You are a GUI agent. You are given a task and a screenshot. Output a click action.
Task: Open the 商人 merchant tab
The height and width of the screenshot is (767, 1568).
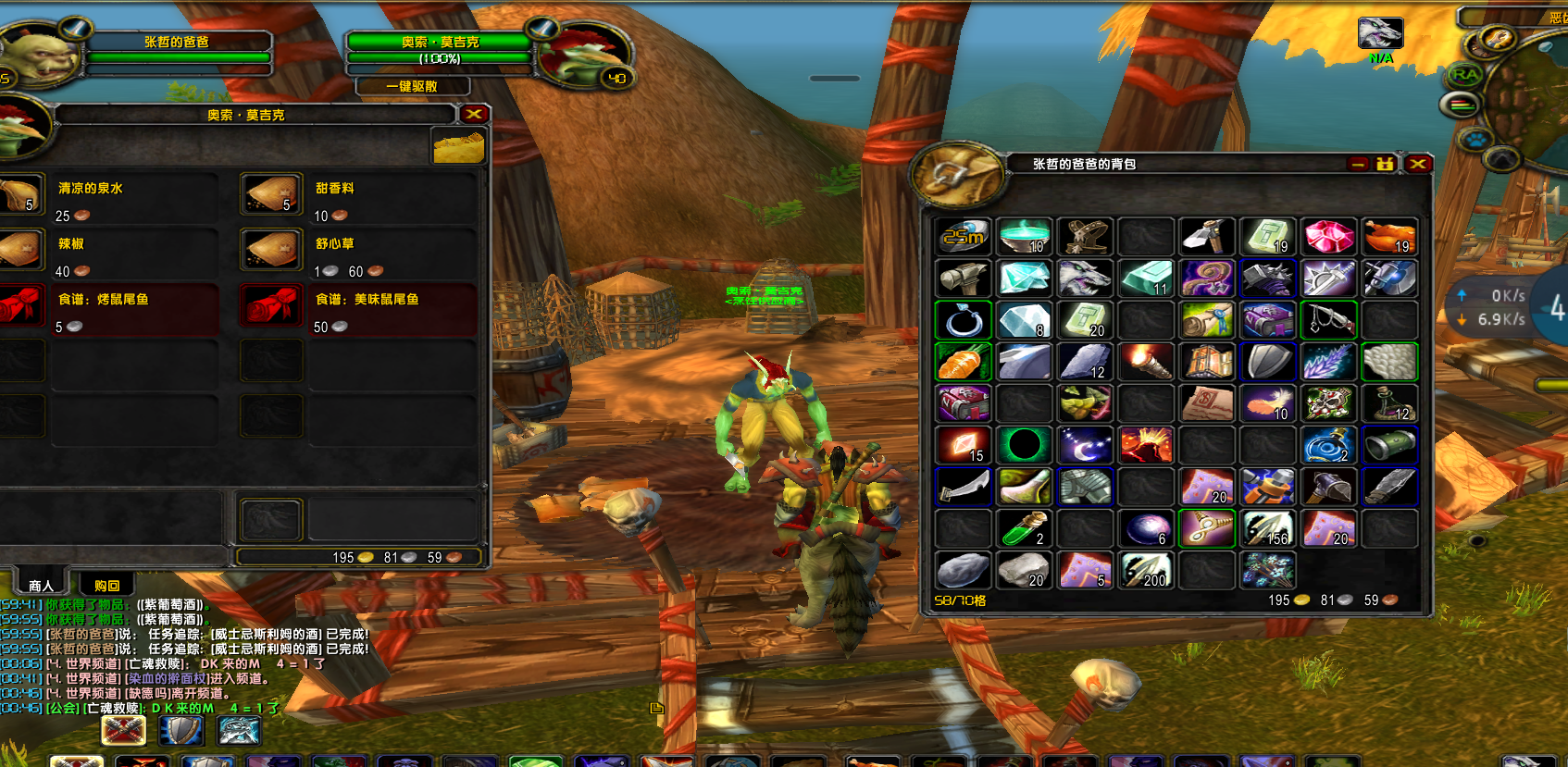coord(41,586)
